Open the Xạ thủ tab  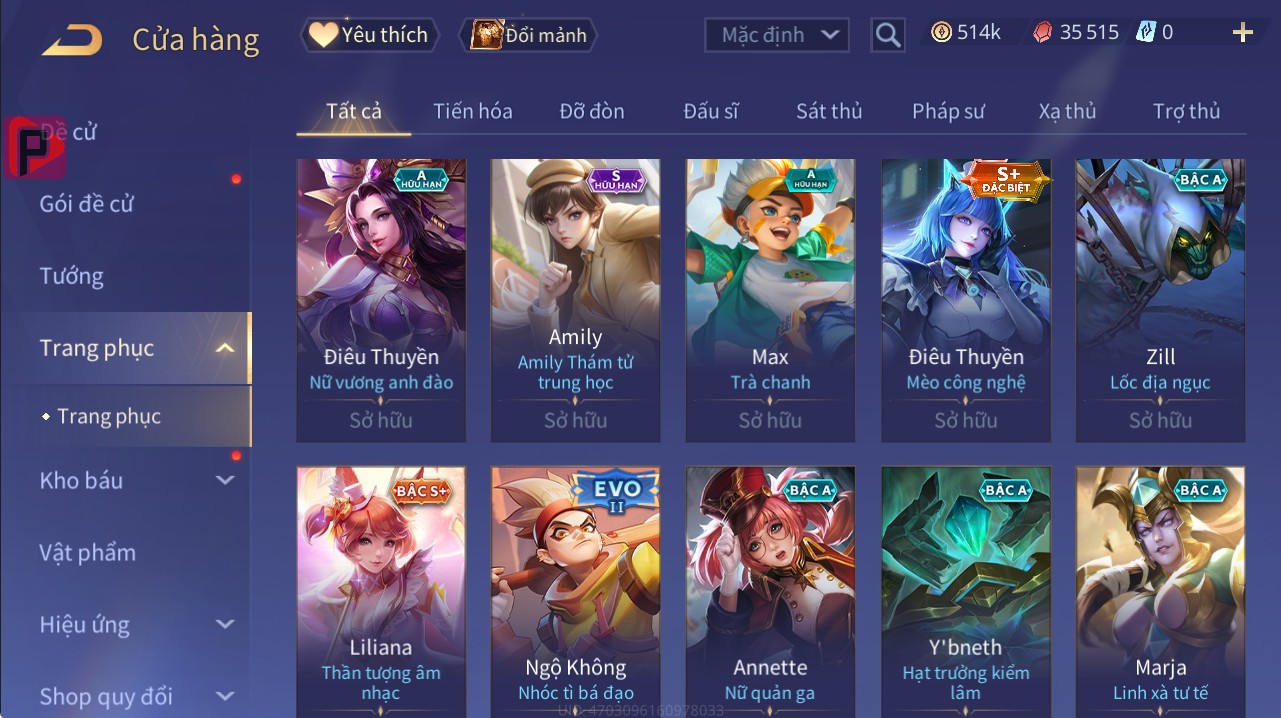[1067, 111]
